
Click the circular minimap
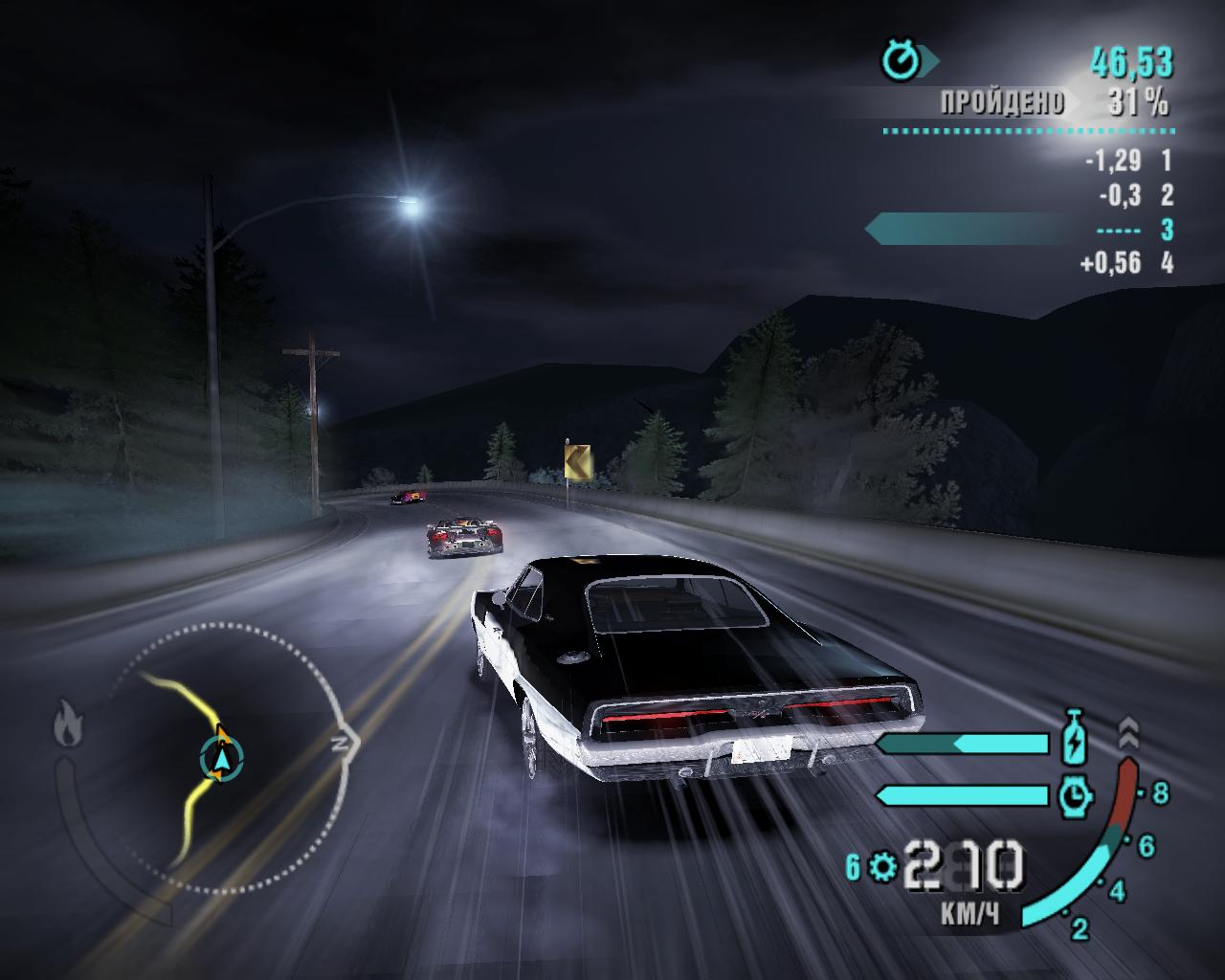pos(222,757)
